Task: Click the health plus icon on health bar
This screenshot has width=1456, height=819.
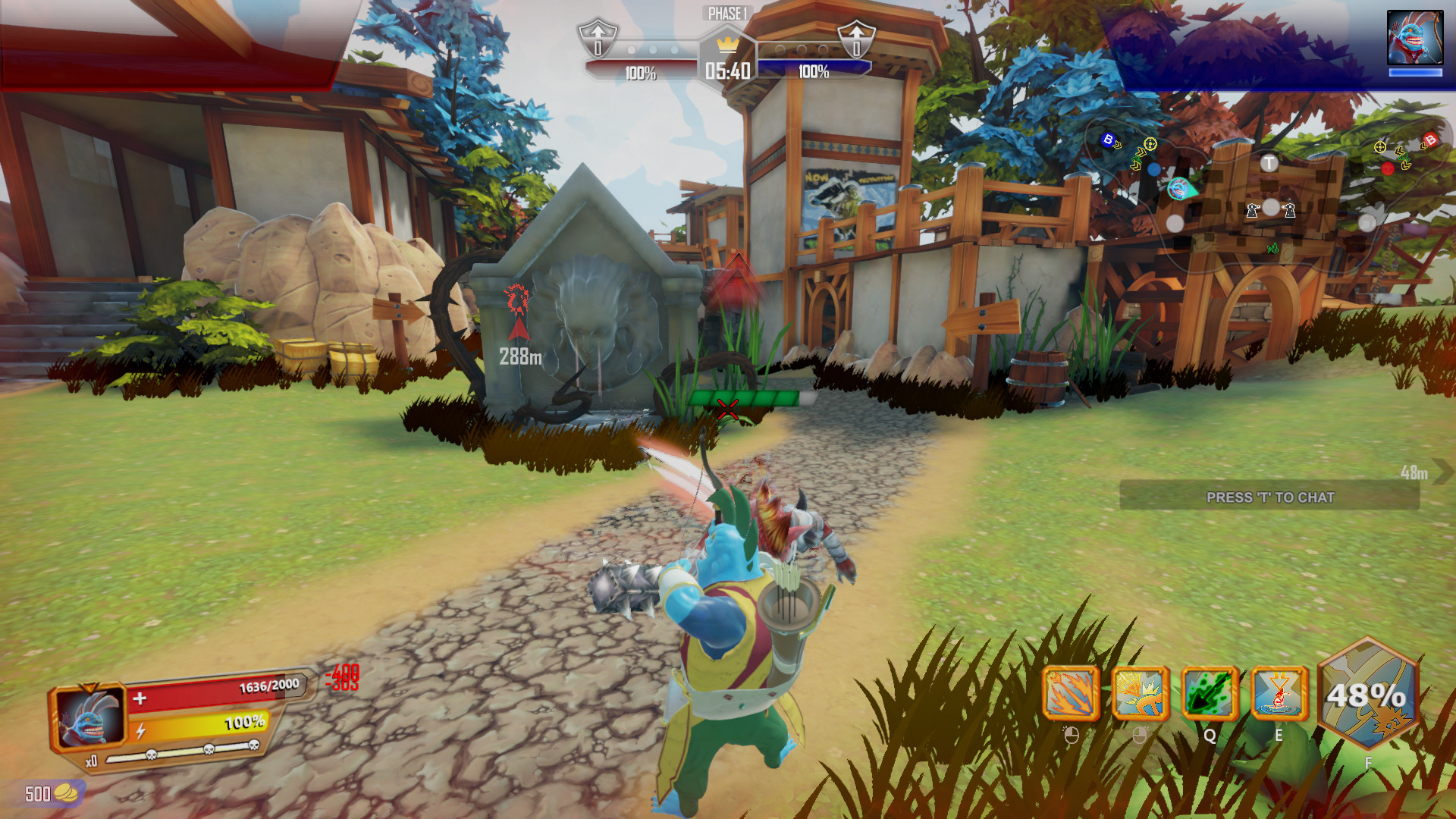Action: tap(140, 698)
